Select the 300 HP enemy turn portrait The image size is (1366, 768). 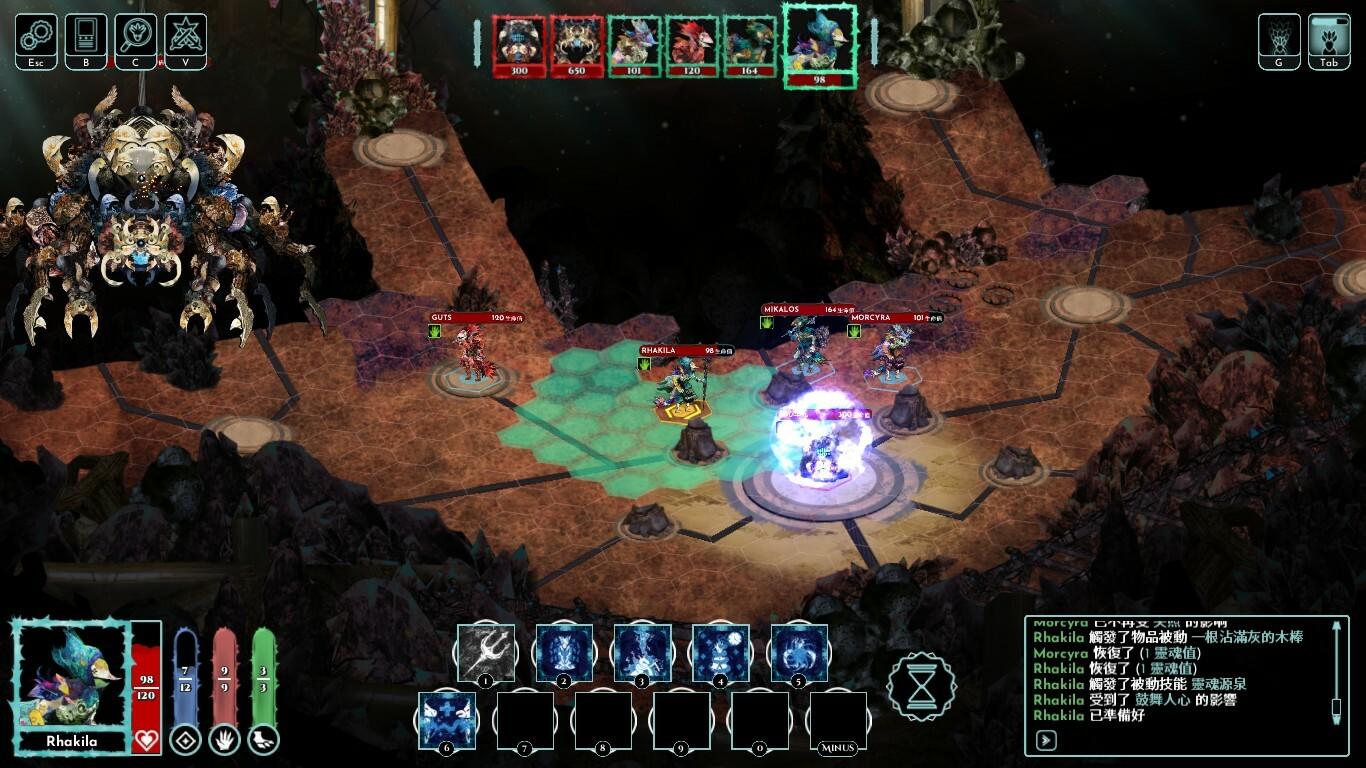[x=519, y=45]
